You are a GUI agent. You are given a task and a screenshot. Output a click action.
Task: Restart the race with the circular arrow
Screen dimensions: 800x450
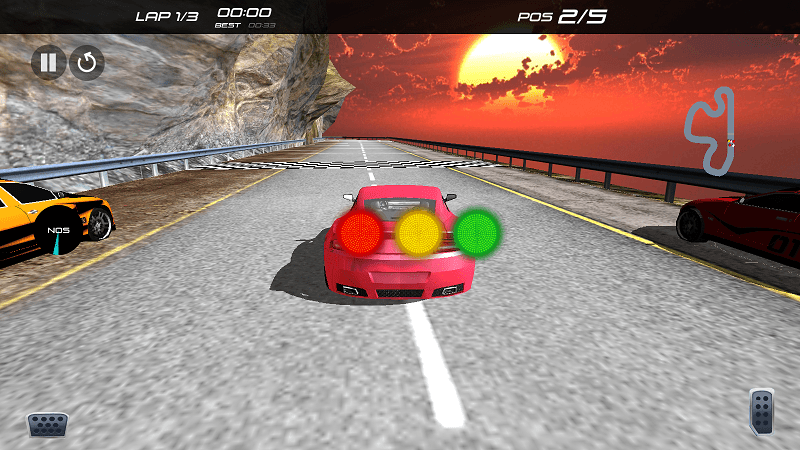(x=87, y=63)
